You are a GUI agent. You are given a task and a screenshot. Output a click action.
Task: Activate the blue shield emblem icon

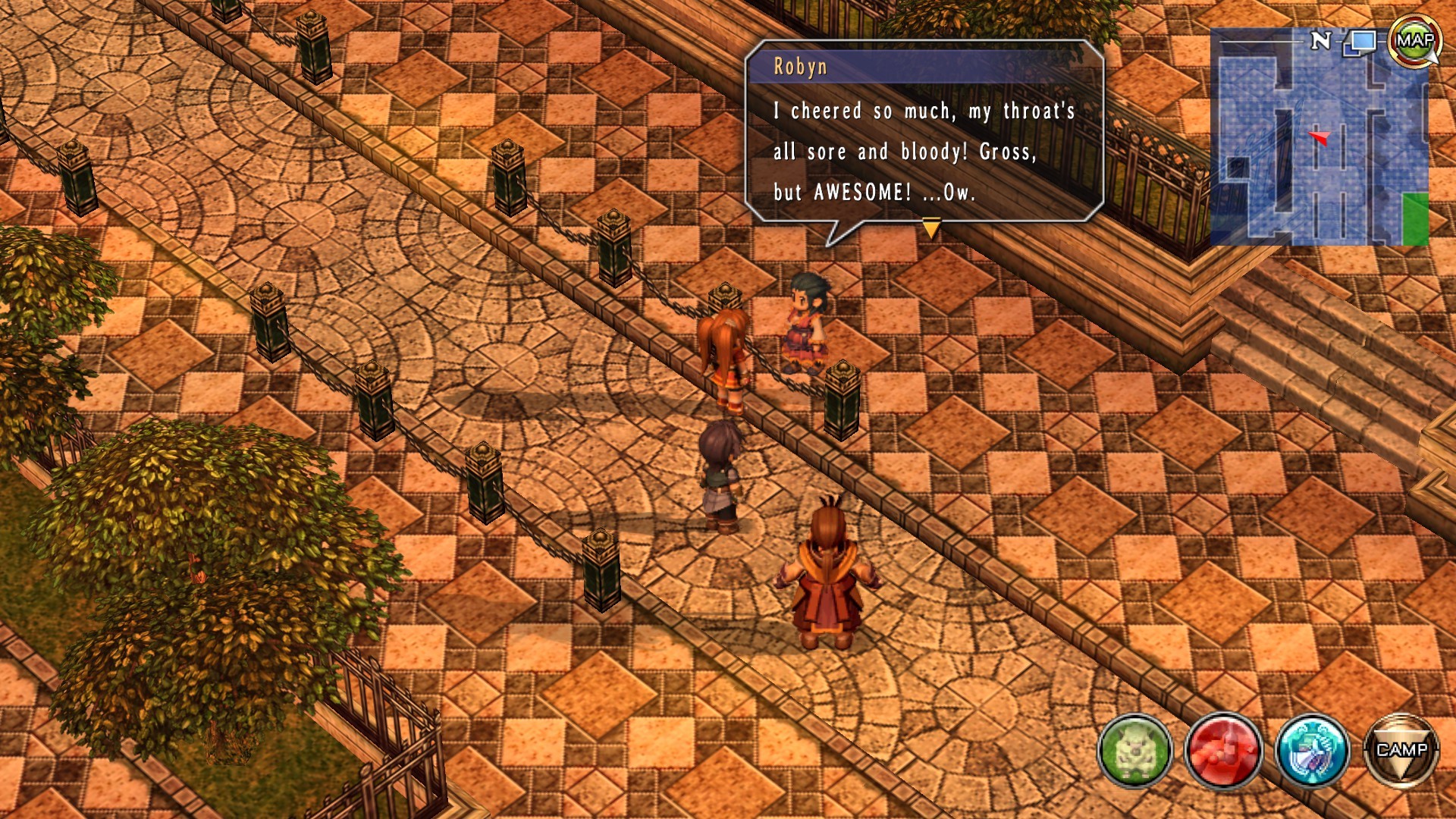coord(1312,751)
